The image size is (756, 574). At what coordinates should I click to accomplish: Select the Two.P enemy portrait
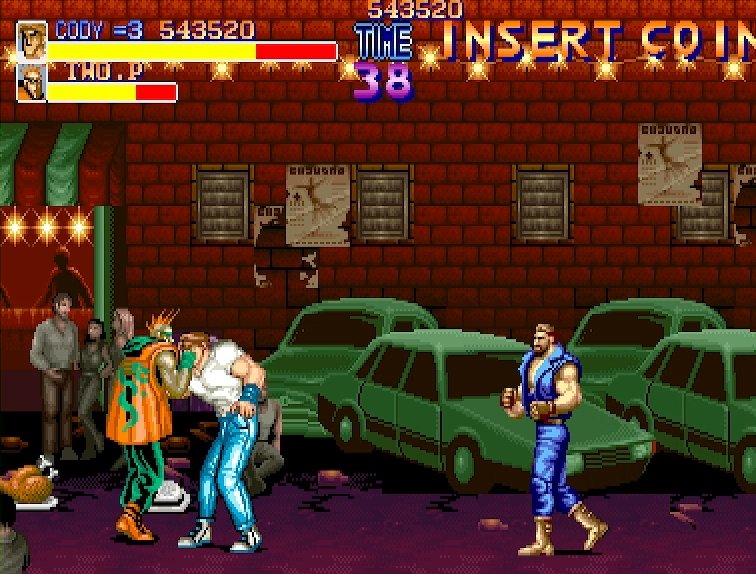pyautogui.click(x=31, y=84)
